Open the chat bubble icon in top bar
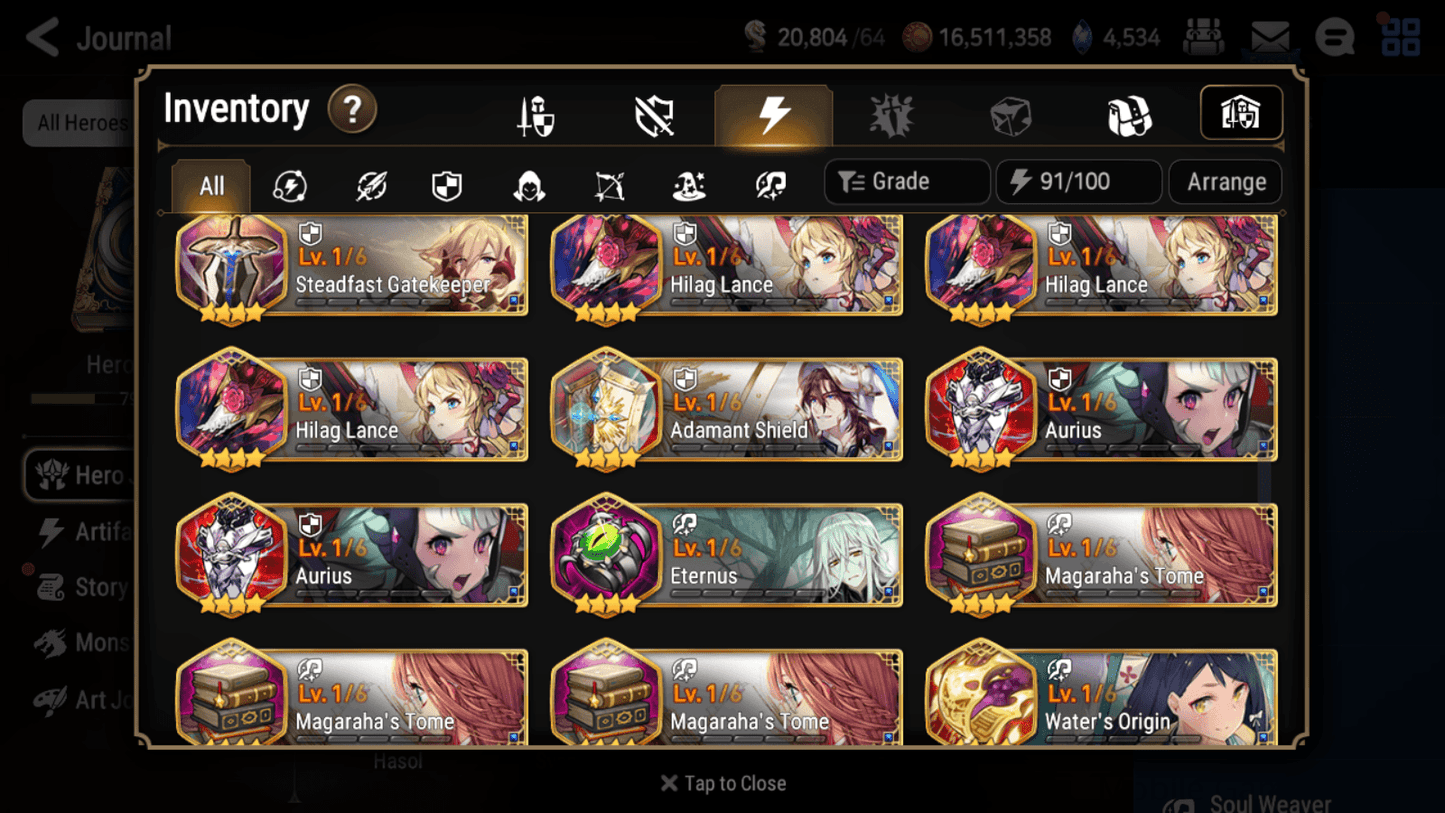Screen dimensions: 1445x813 coord(1334,37)
